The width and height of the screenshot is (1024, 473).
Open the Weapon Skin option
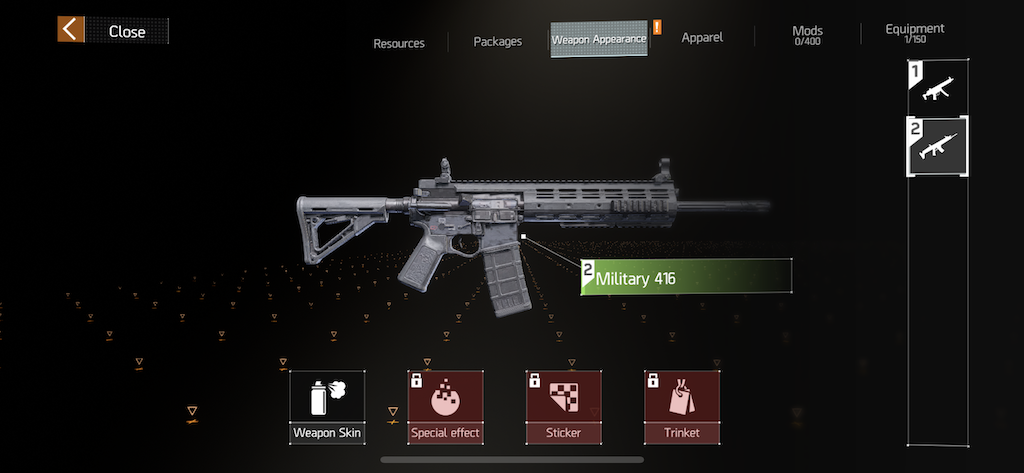pos(327,407)
